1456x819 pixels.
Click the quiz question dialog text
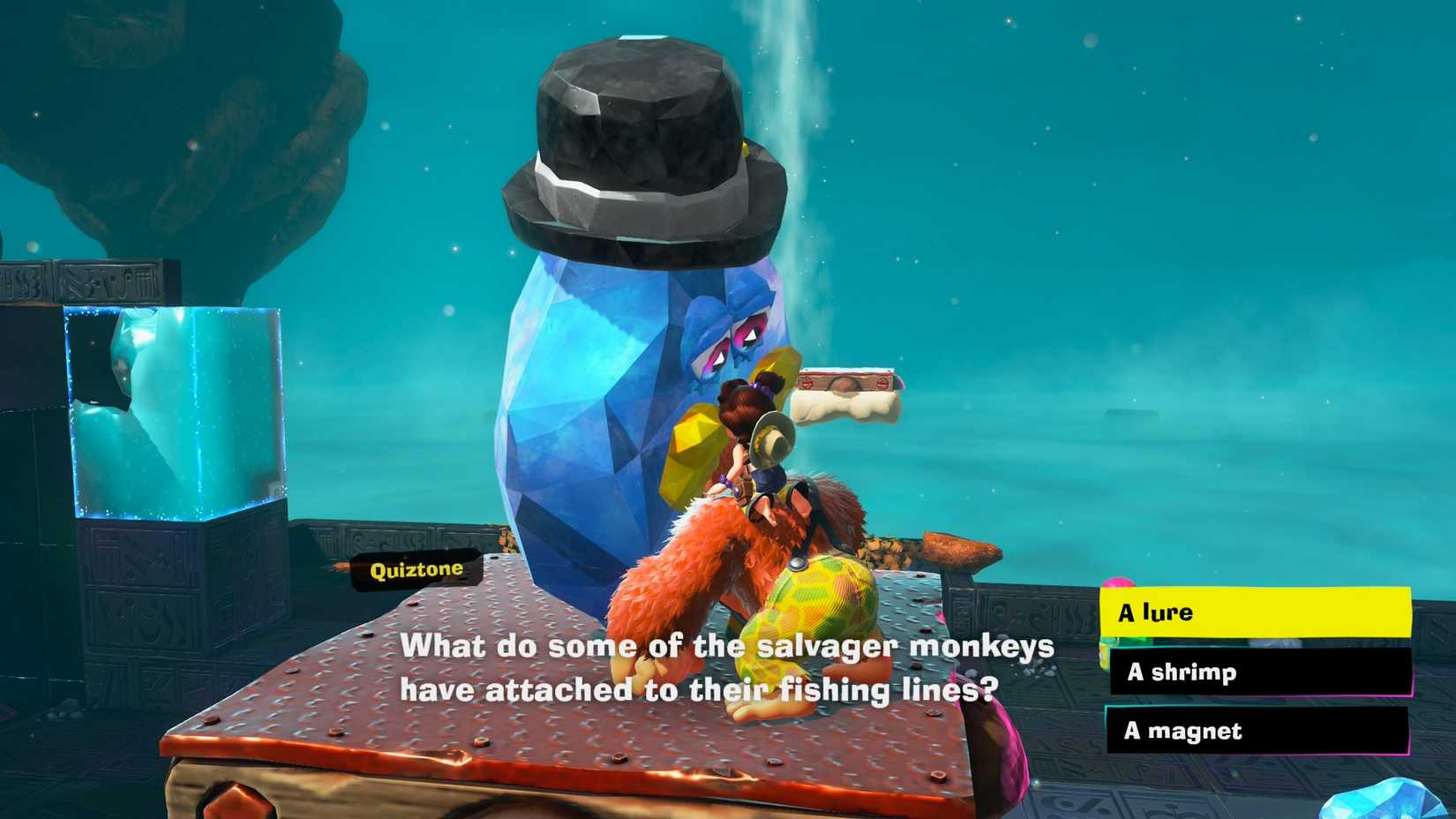(x=728, y=669)
